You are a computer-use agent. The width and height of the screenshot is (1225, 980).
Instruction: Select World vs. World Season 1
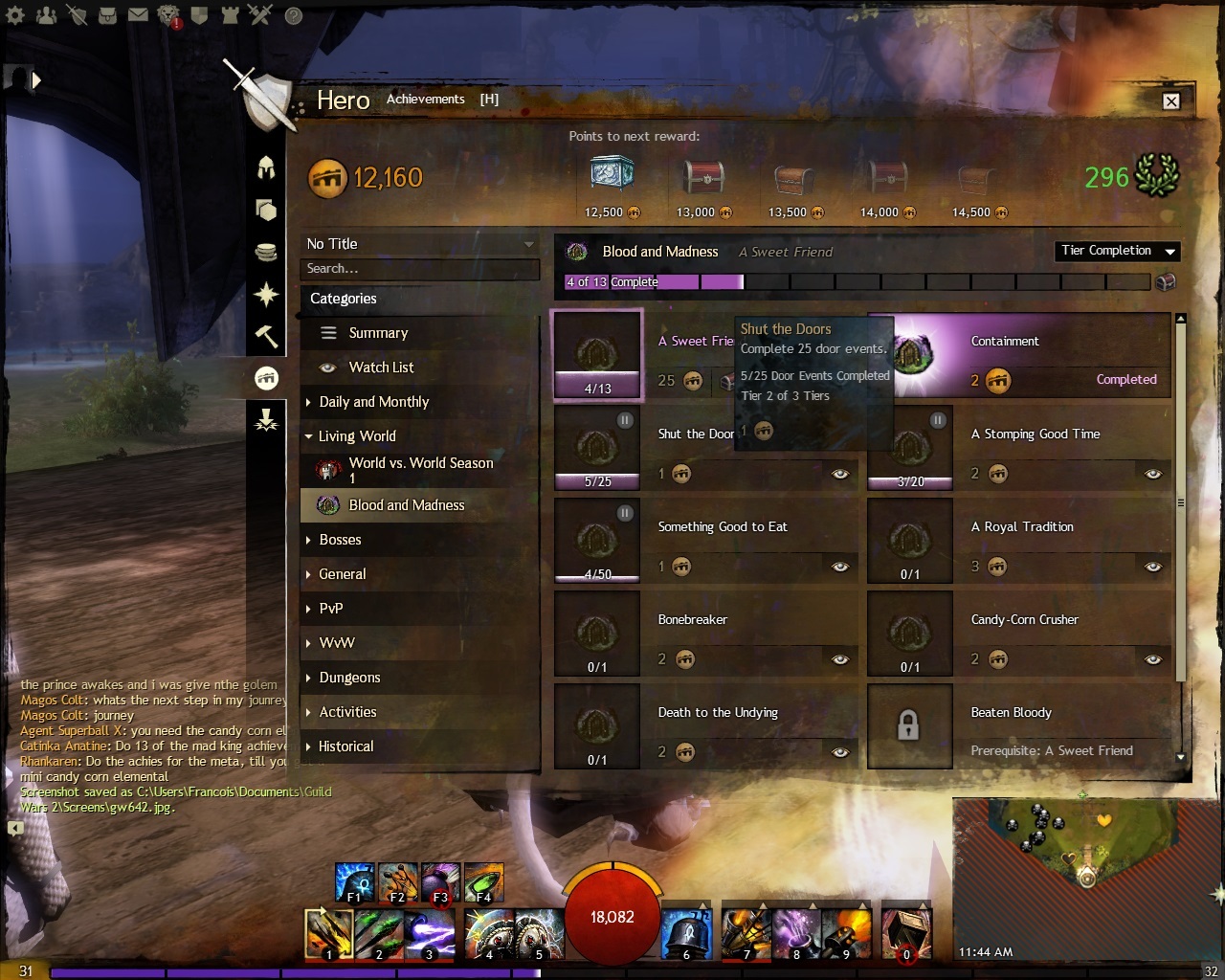[x=421, y=469]
